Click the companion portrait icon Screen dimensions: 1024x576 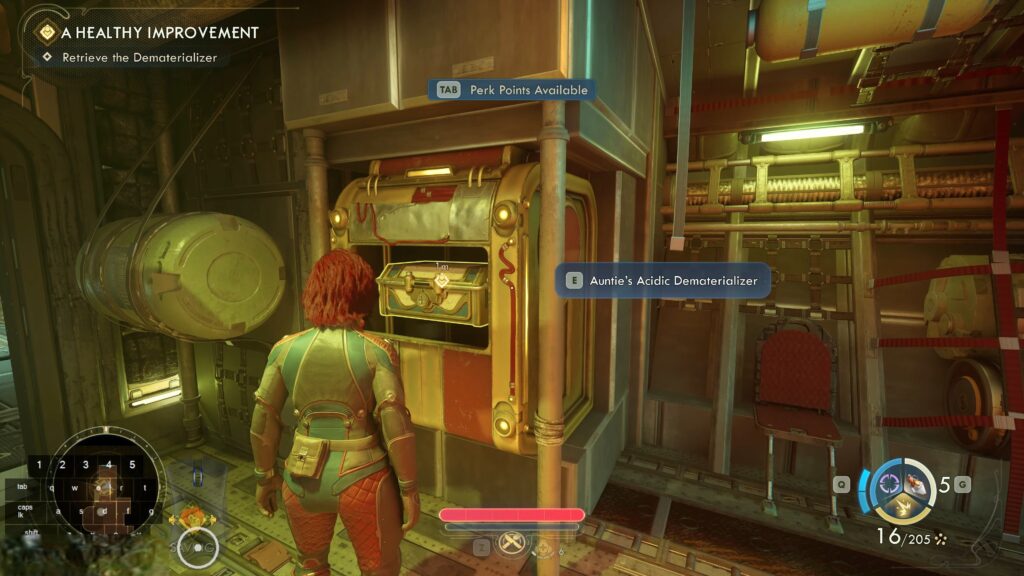pos(192,518)
